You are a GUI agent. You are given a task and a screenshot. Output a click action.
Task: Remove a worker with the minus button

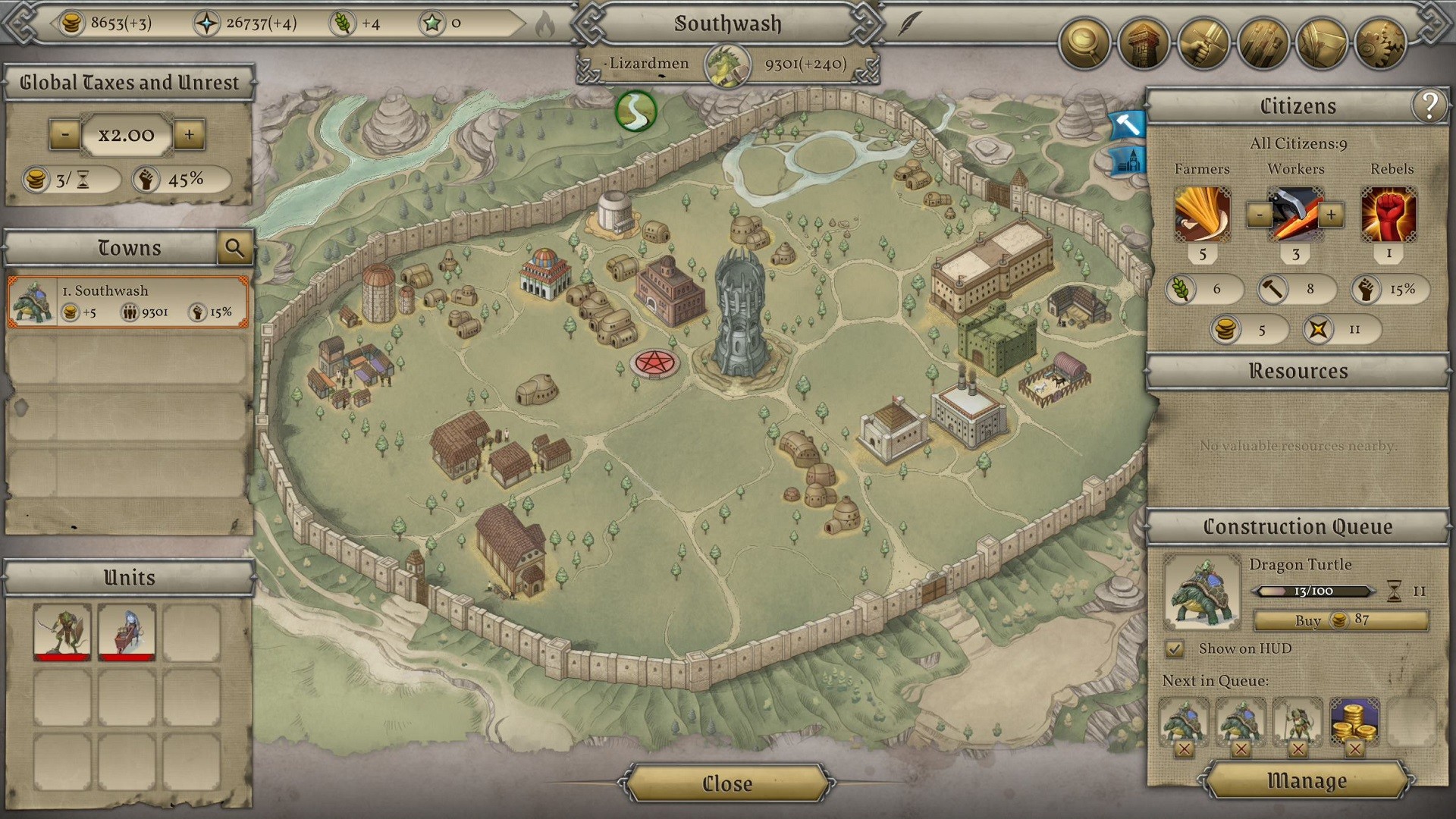point(1260,215)
